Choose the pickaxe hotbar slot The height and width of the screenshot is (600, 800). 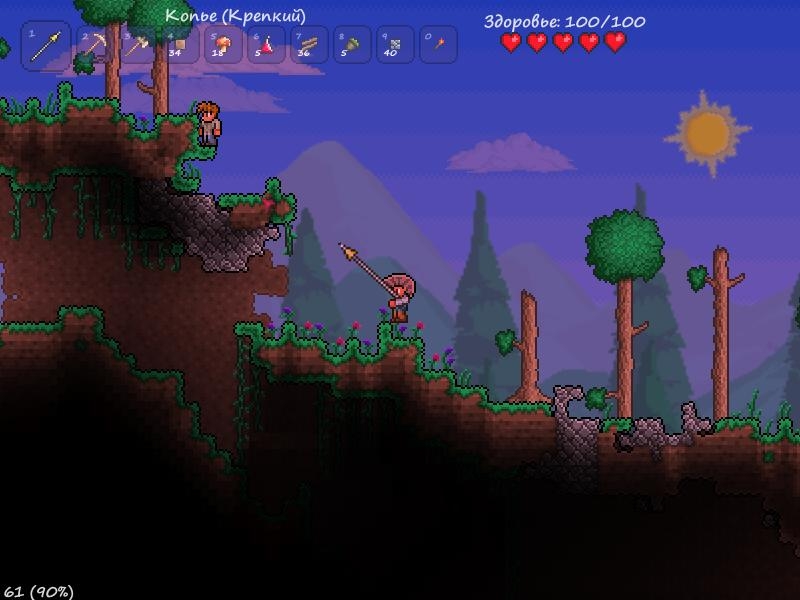(93, 46)
